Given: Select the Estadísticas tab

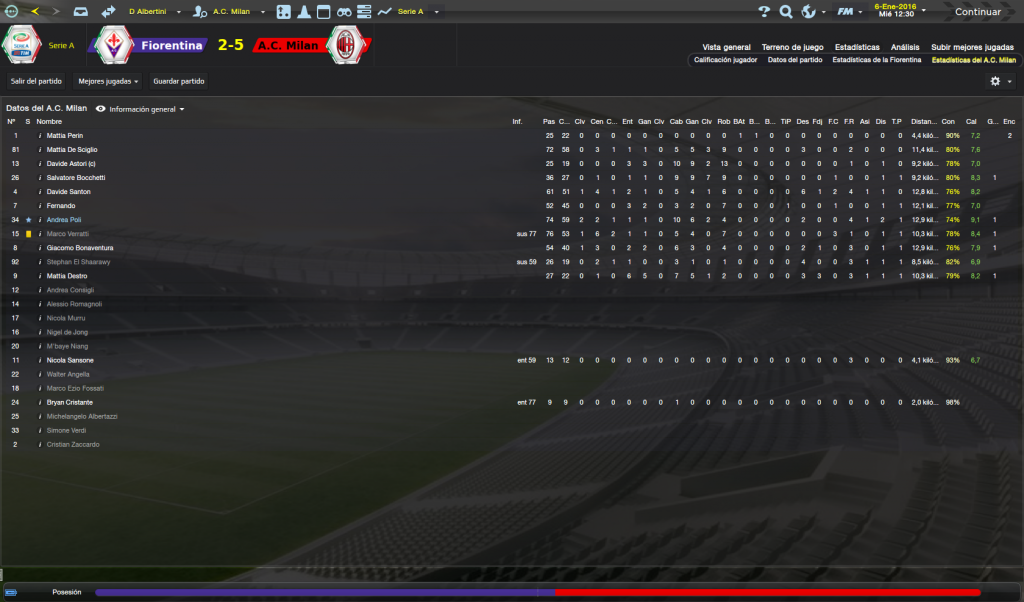Looking at the screenshot, I should coord(857,47).
